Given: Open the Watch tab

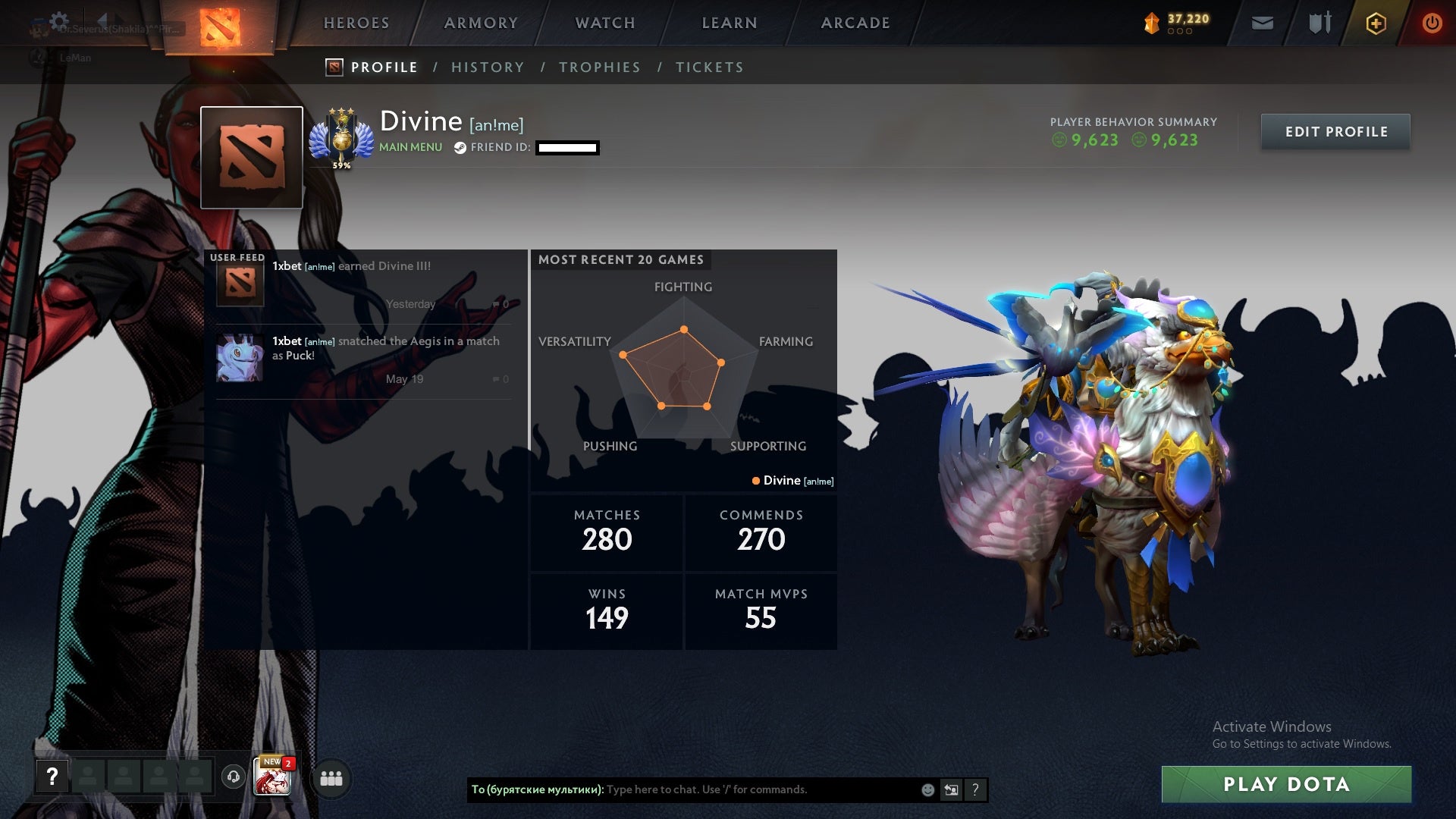Looking at the screenshot, I should pos(605,23).
